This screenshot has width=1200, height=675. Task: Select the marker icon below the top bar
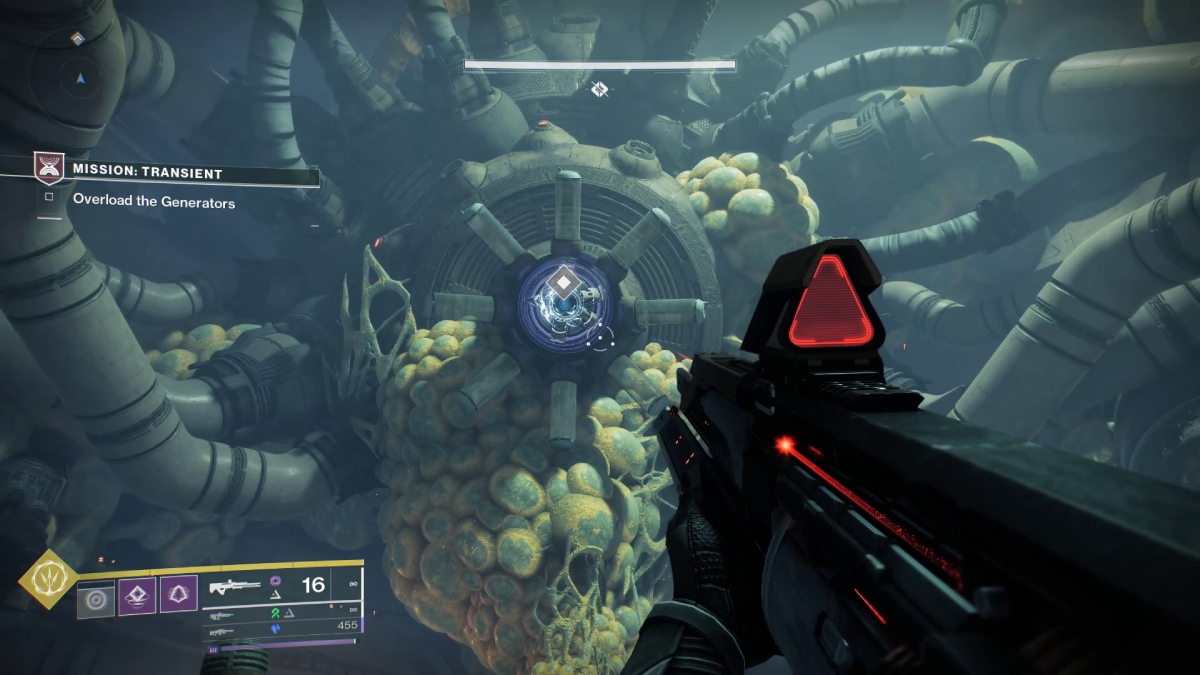[x=598, y=90]
